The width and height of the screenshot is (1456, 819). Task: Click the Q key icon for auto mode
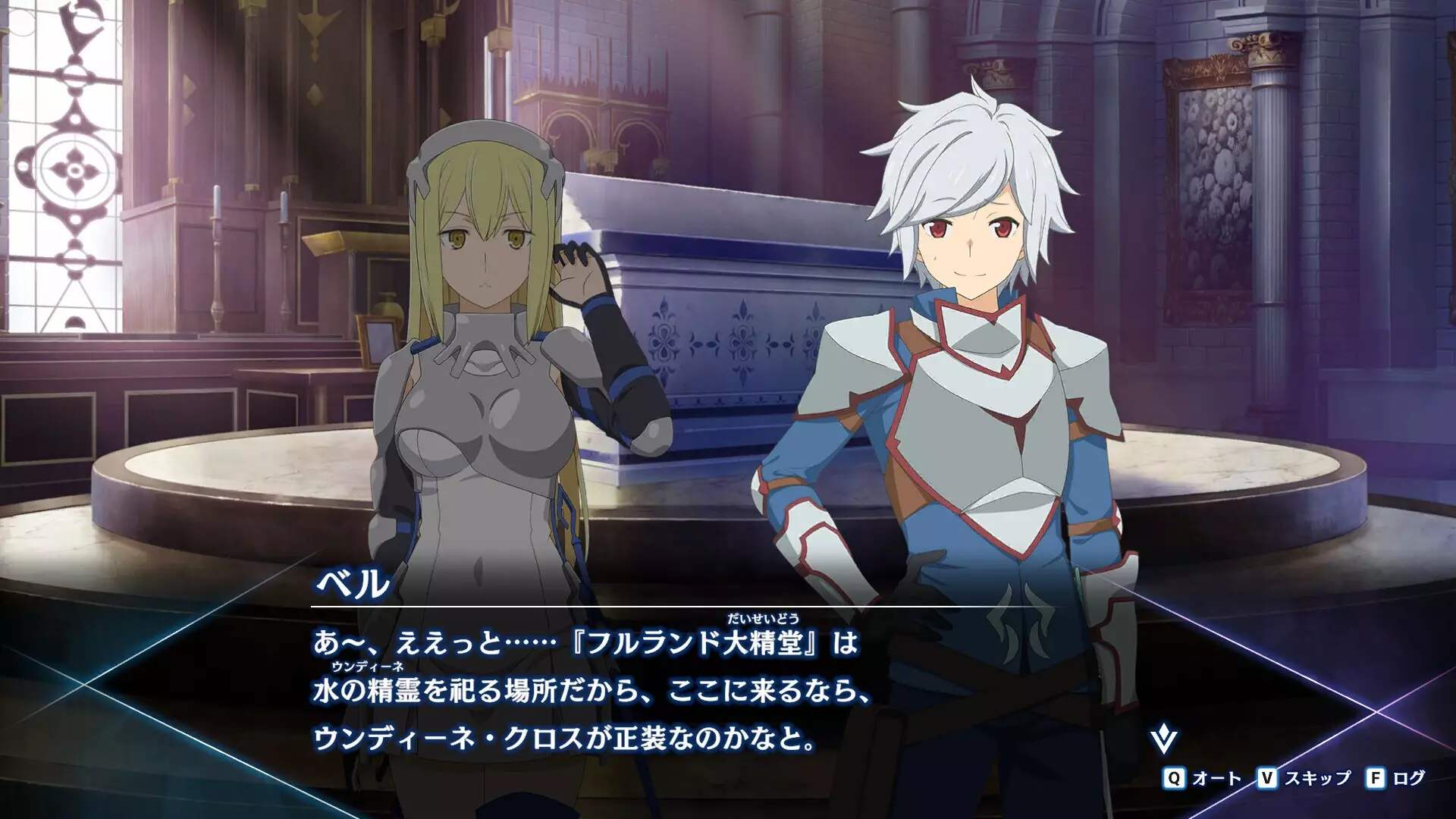click(1174, 779)
